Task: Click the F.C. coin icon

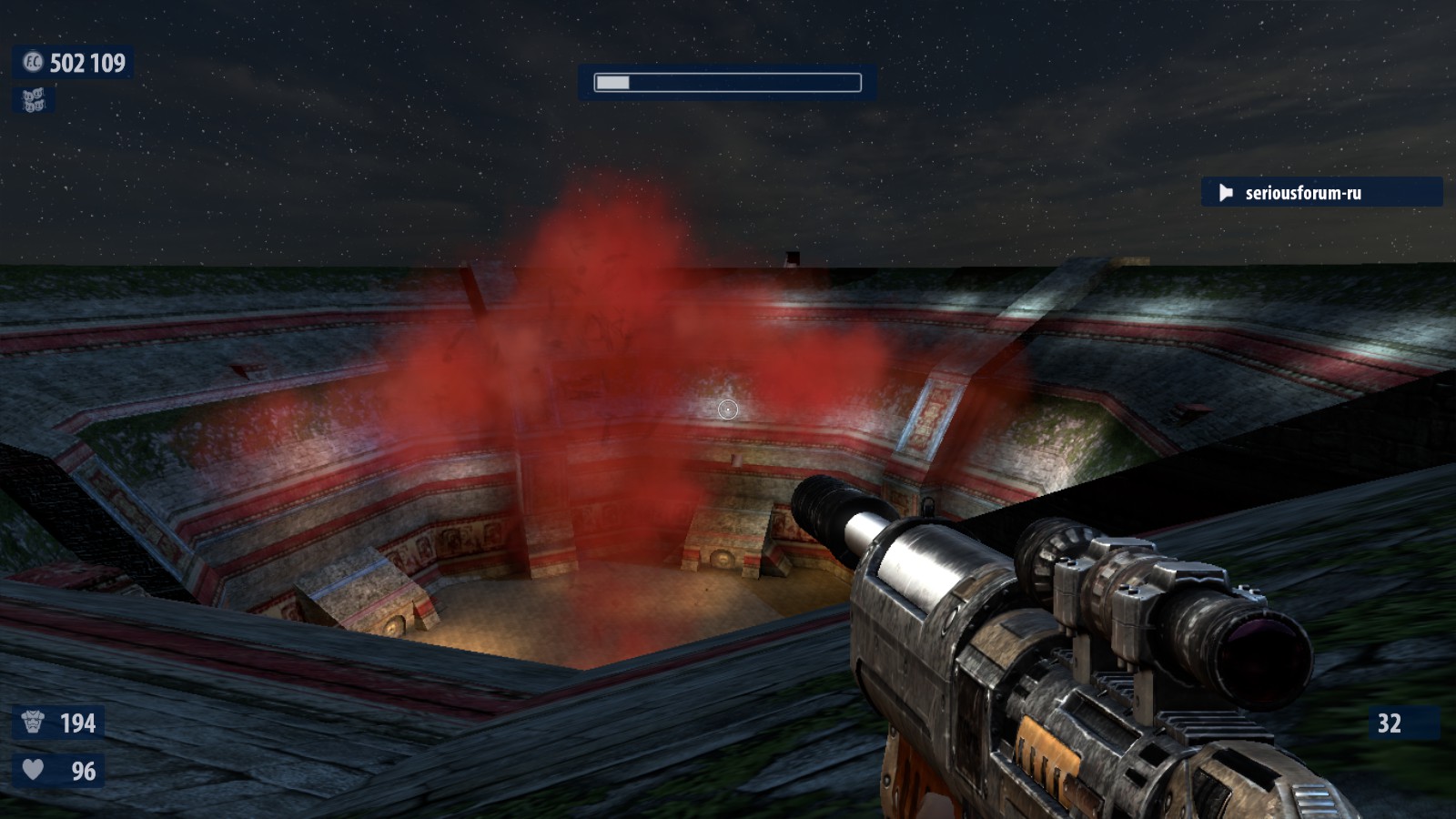Action: click(33, 62)
